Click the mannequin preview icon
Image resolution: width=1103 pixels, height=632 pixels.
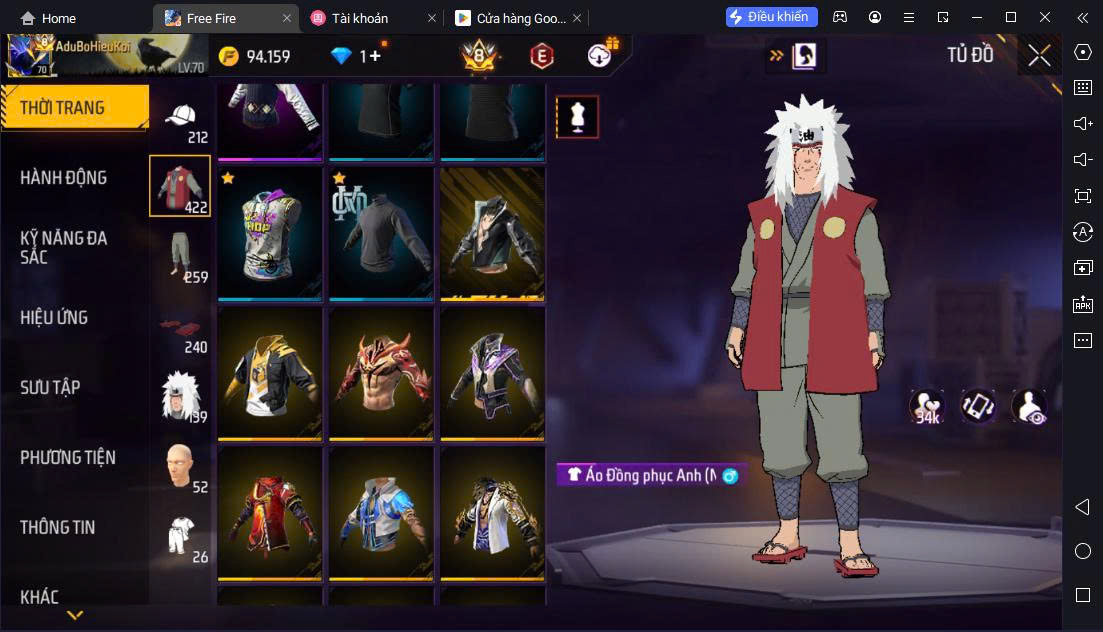[577, 117]
